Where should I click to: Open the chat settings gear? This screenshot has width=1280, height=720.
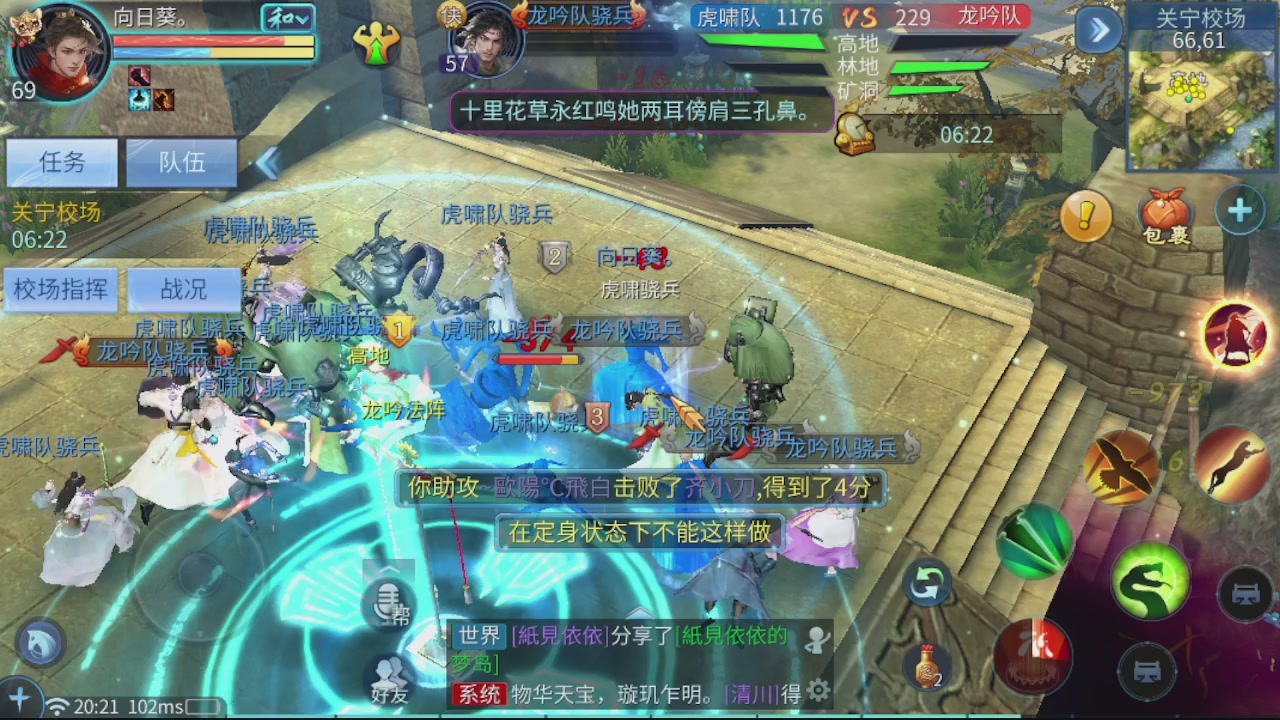[820, 688]
